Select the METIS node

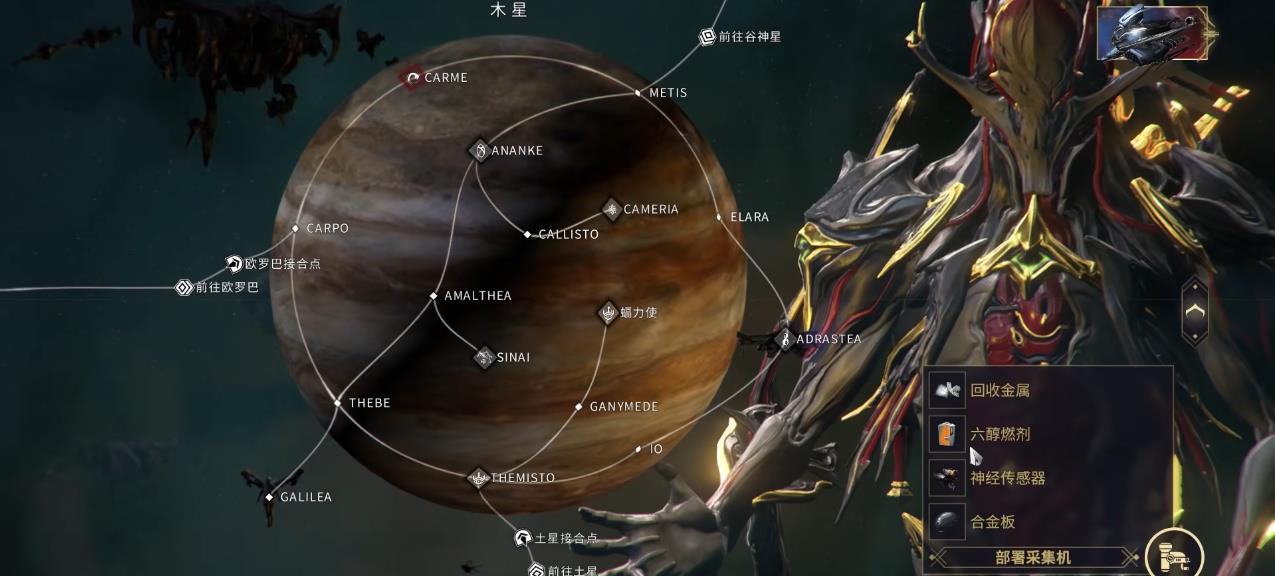(638, 93)
